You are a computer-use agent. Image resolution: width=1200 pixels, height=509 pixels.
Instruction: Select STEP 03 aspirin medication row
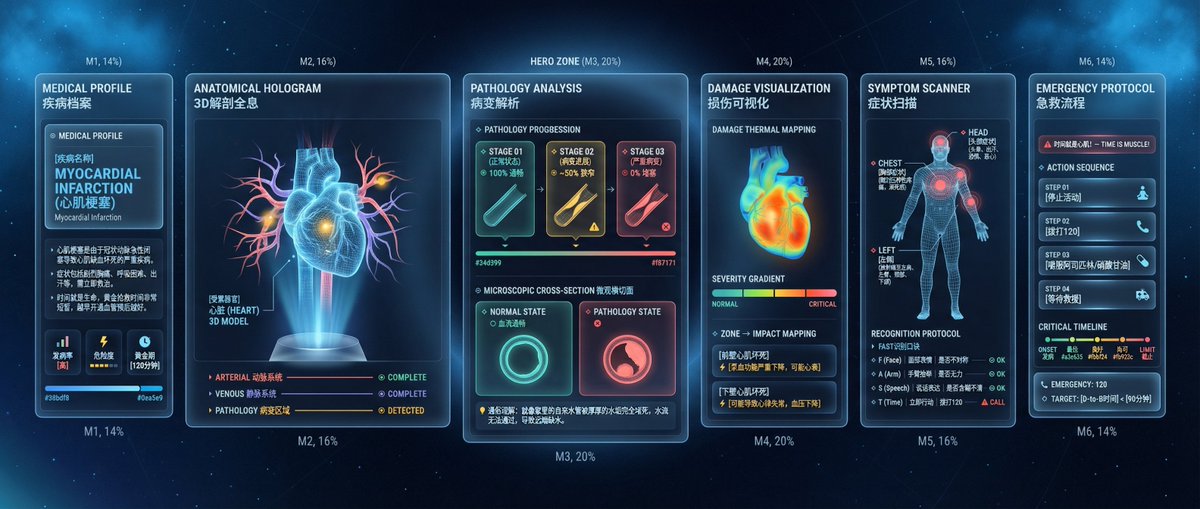click(x=1095, y=260)
